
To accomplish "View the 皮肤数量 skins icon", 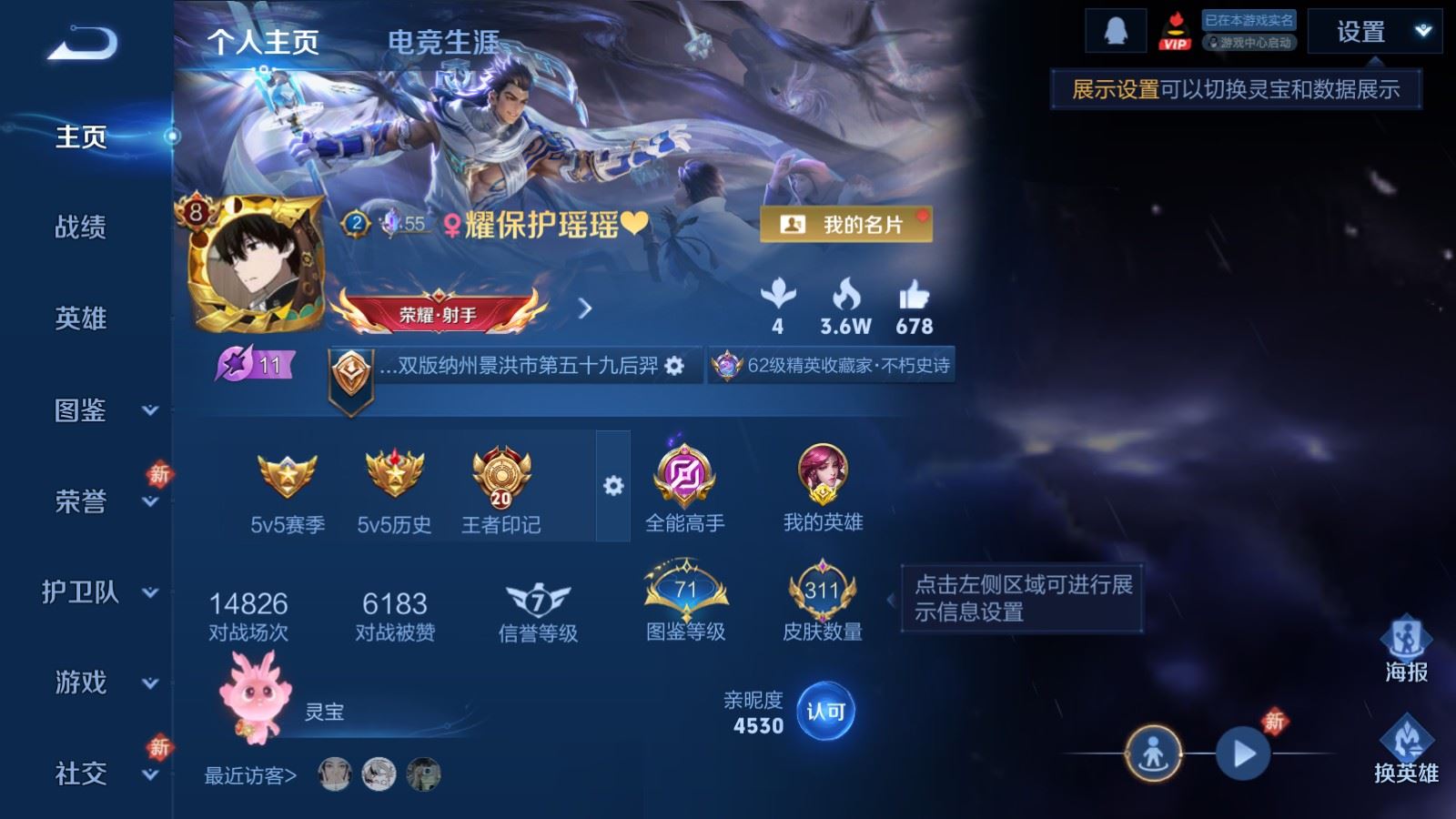I will click(818, 591).
